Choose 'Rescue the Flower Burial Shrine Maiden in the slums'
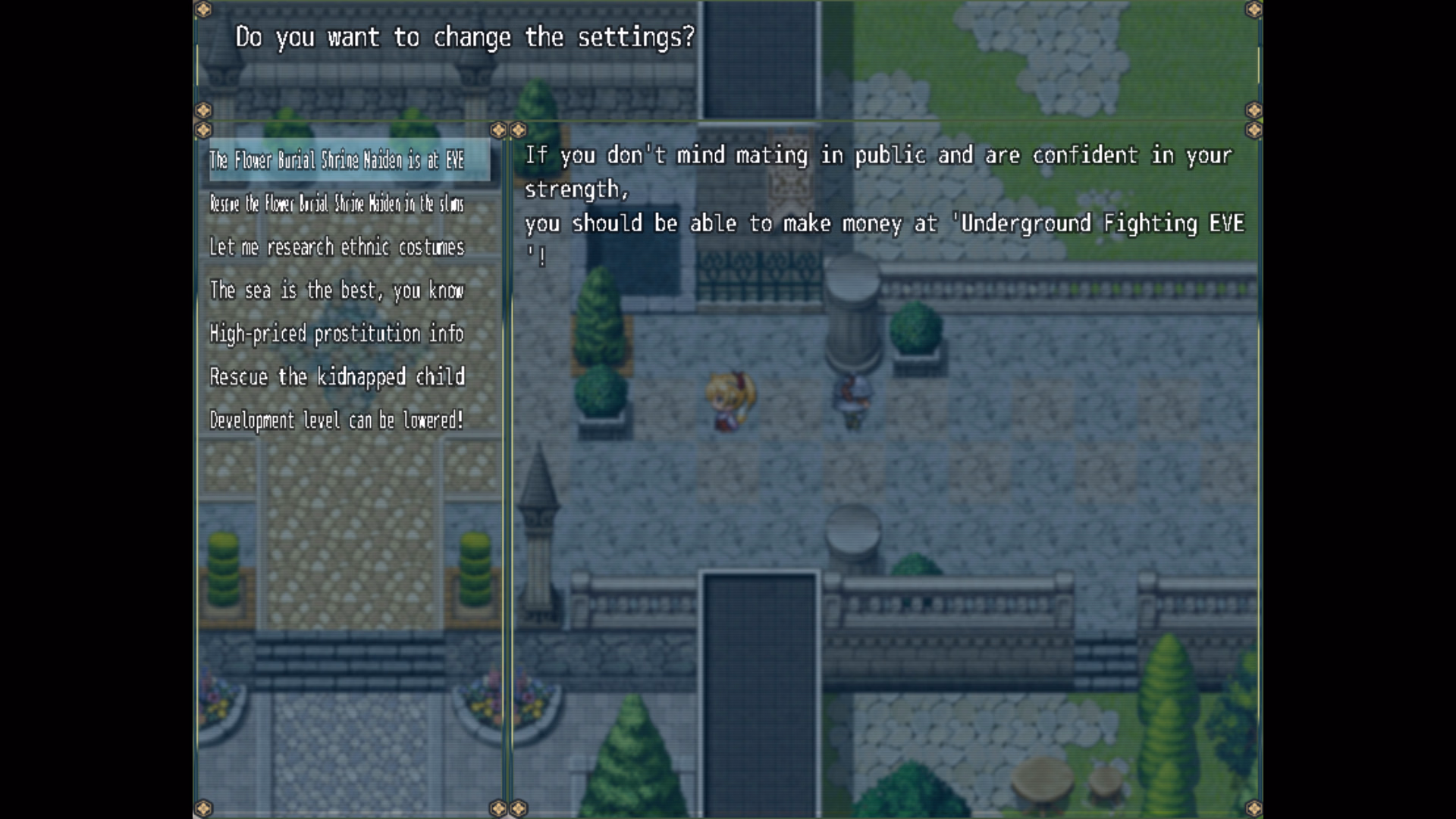The image size is (1456, 819). [337, 203]
